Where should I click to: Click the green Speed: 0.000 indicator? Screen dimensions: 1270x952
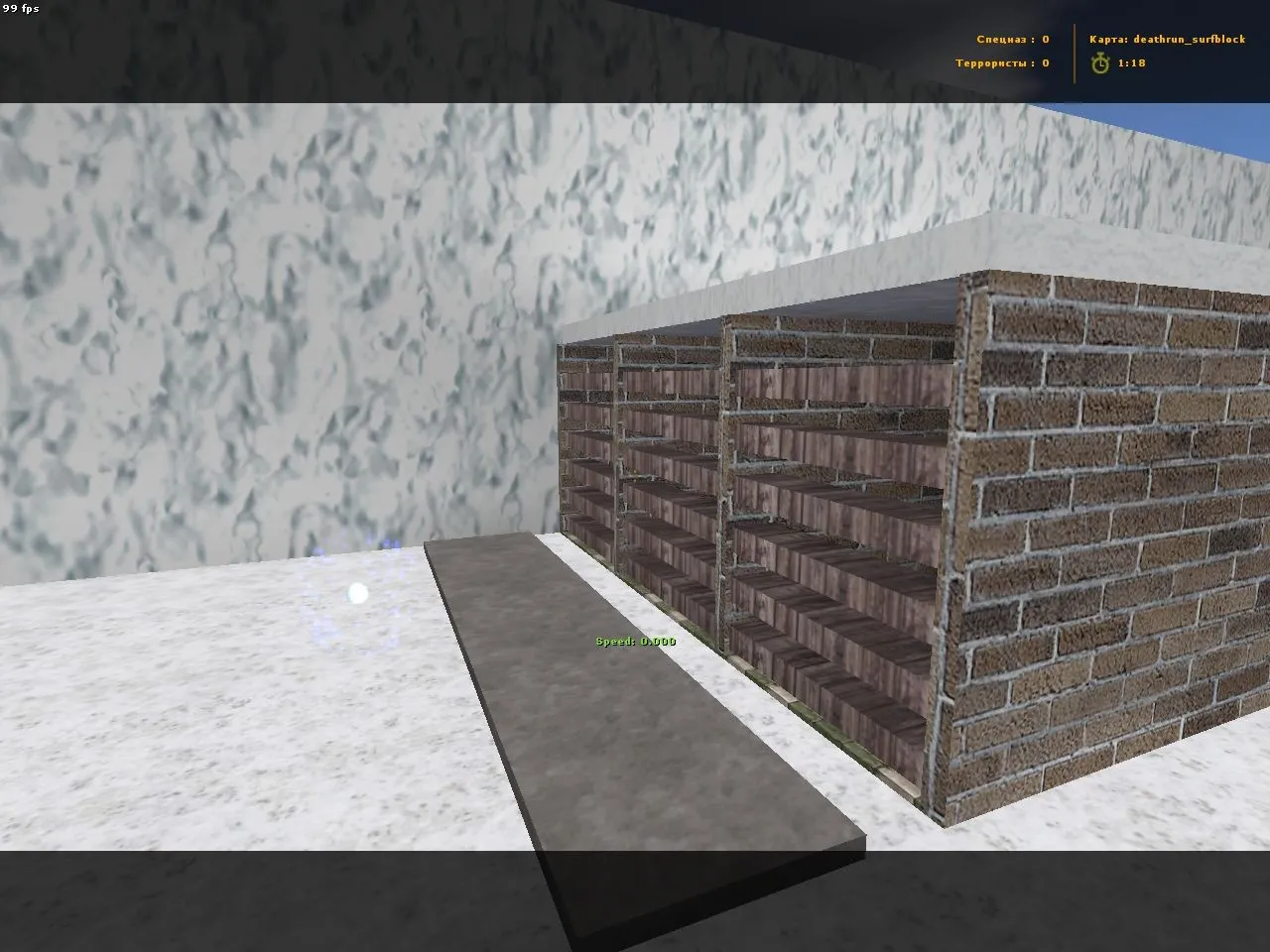(x=635, y=641)
